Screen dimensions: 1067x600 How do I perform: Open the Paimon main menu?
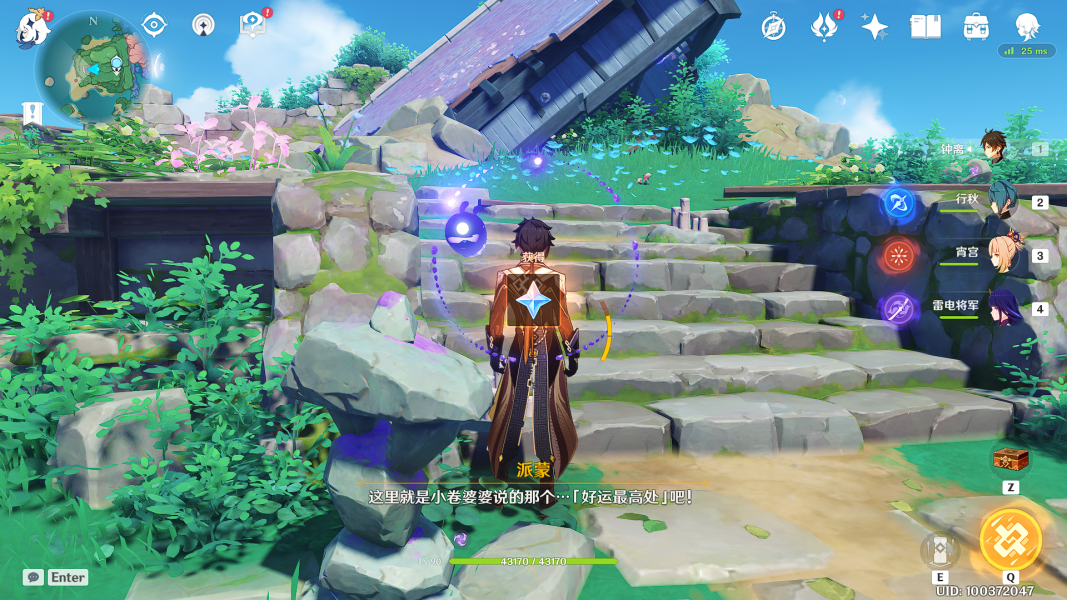click(33, 28)
